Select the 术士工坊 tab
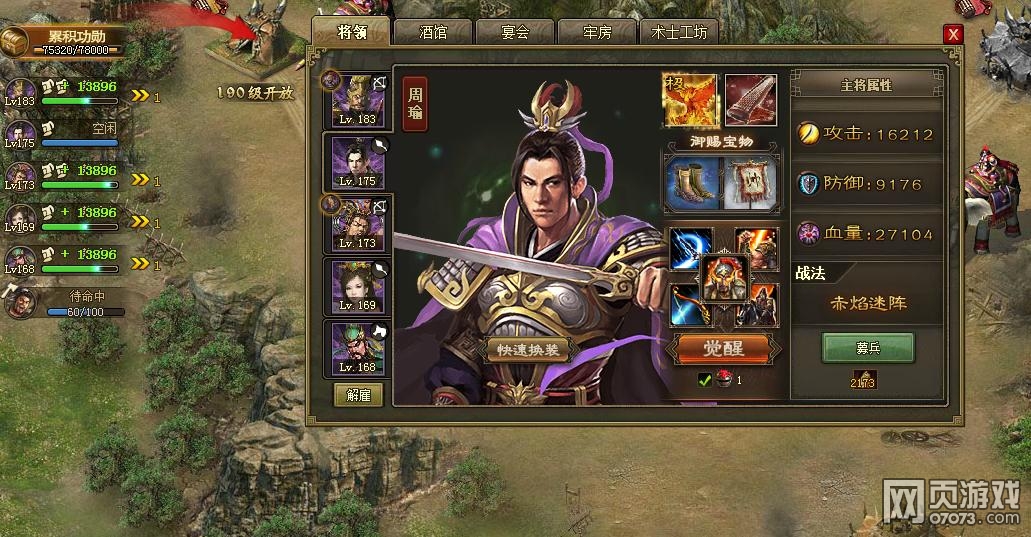 (x=679, y=32)
